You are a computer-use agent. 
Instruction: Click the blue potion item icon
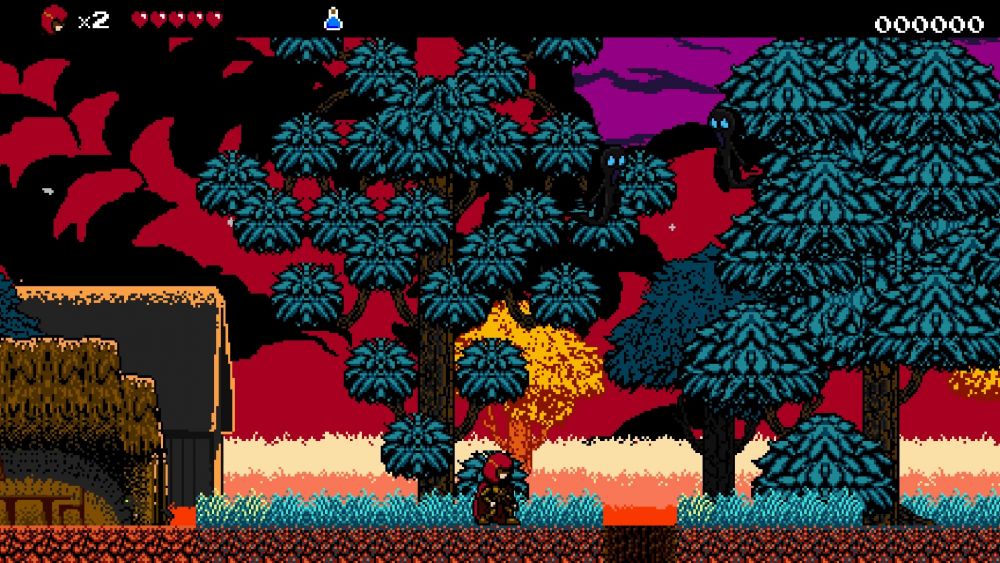[333, 18]
